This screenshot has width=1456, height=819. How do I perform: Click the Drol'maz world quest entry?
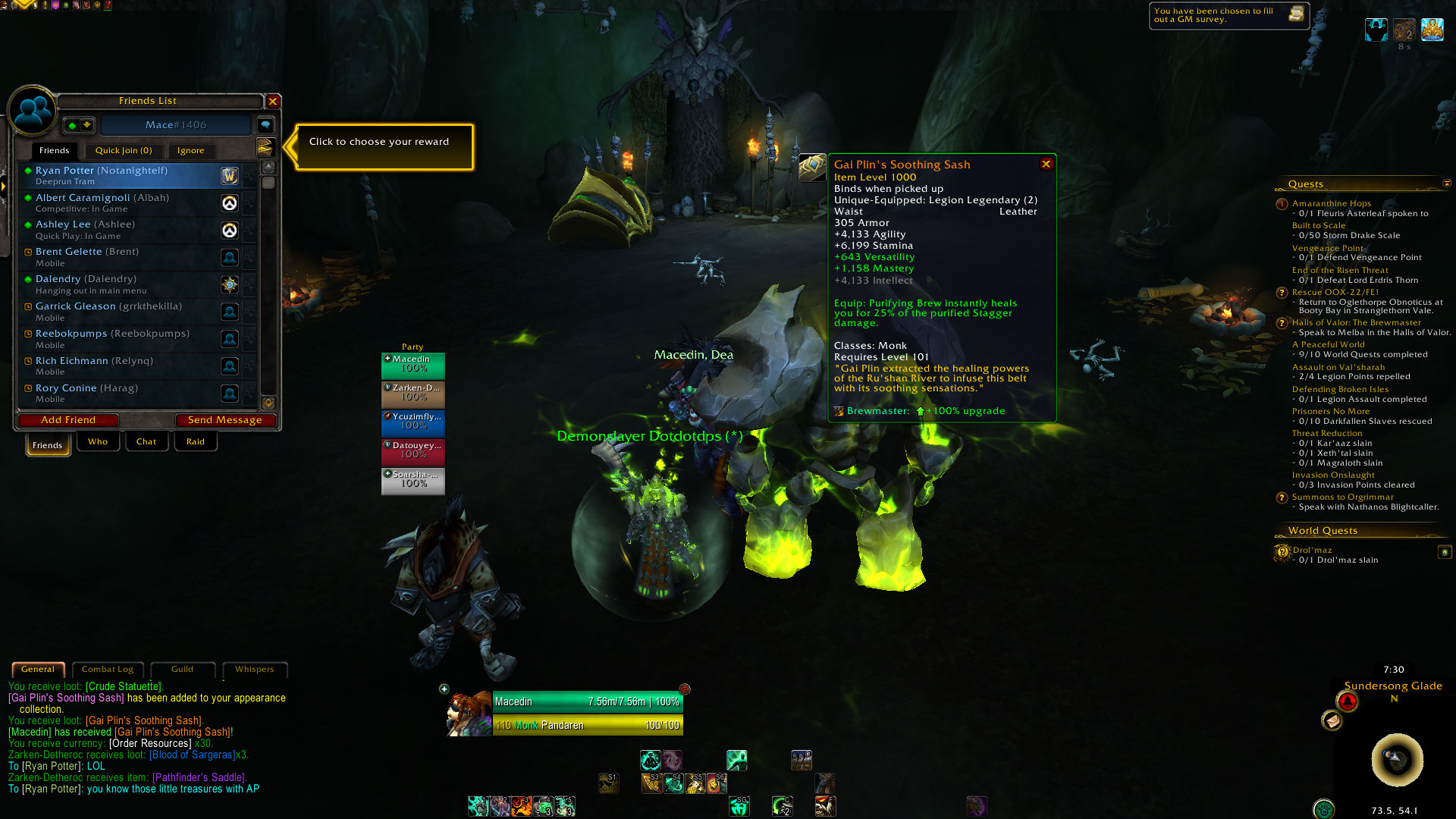click(1312, 551)
